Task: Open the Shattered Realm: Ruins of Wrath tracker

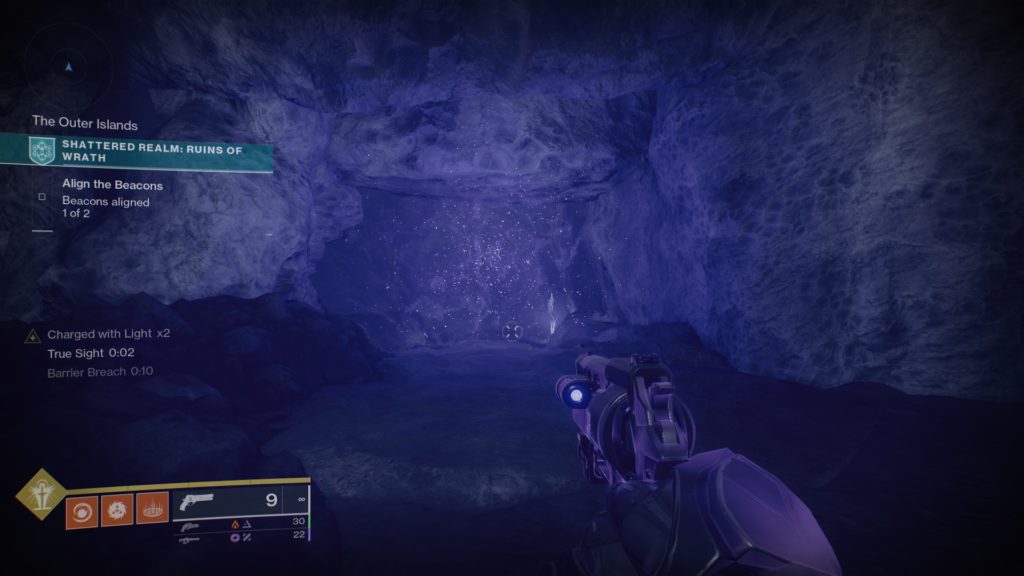Action: [150, 151]
